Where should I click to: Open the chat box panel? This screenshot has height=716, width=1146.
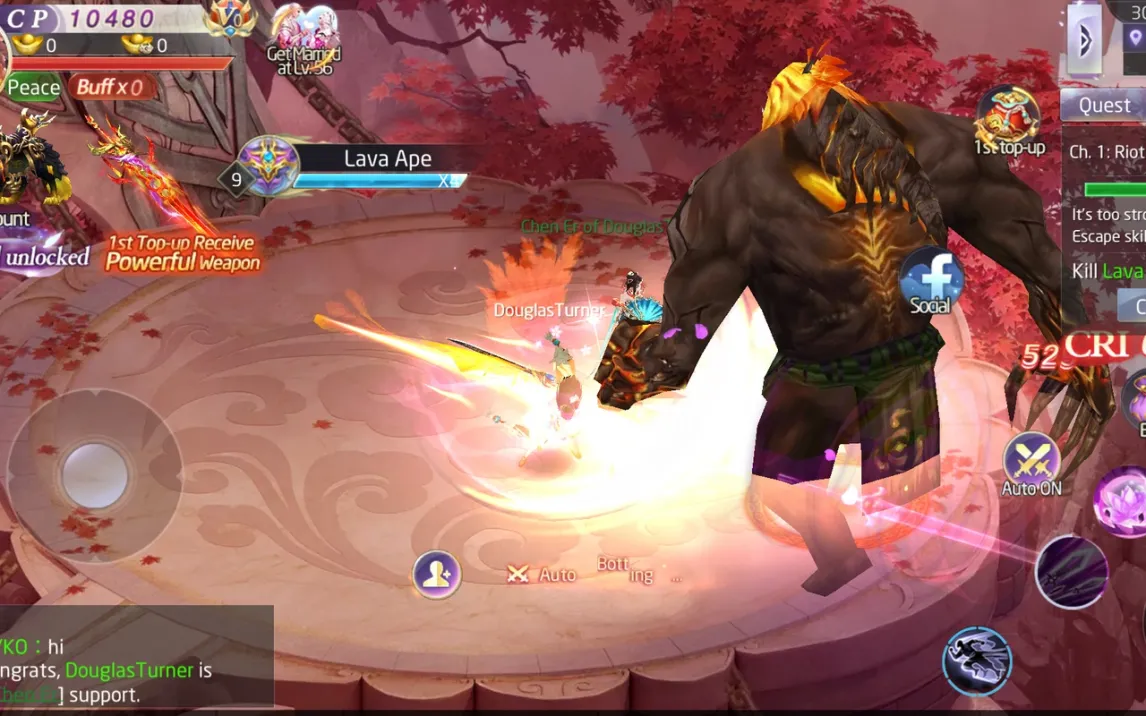(136, 658)
